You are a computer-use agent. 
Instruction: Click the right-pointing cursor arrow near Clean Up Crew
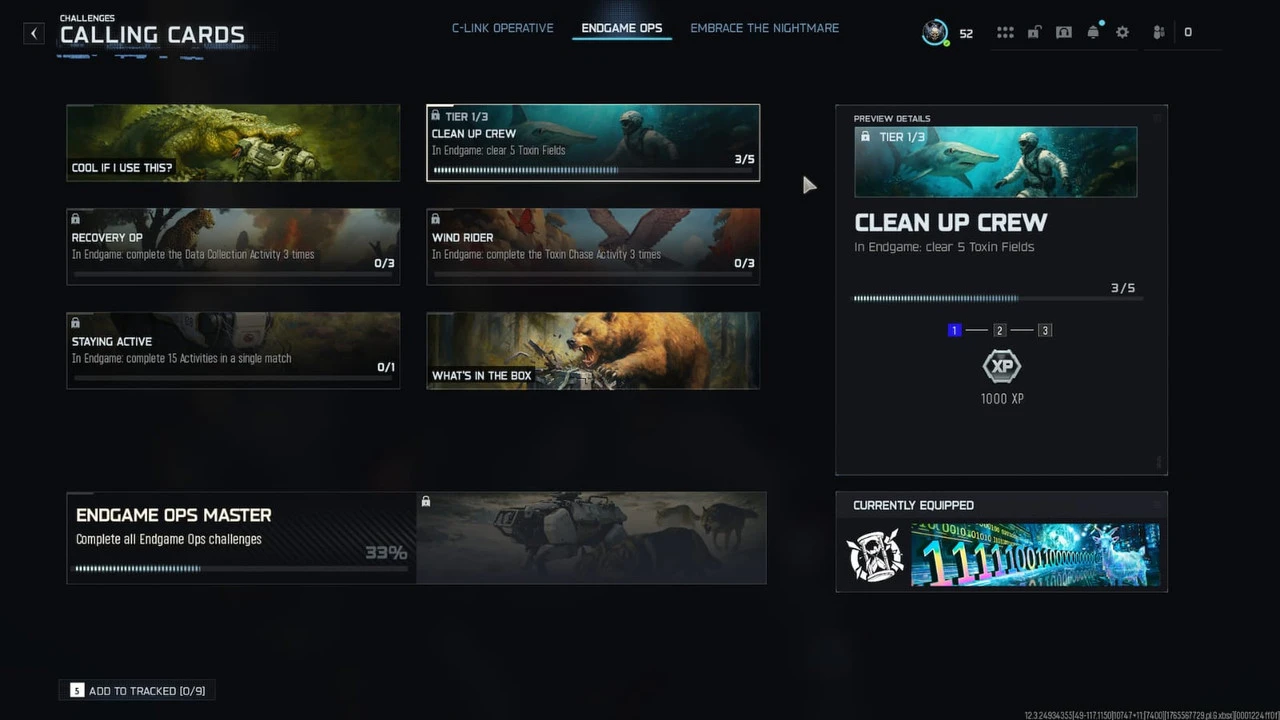pos(810,186)
